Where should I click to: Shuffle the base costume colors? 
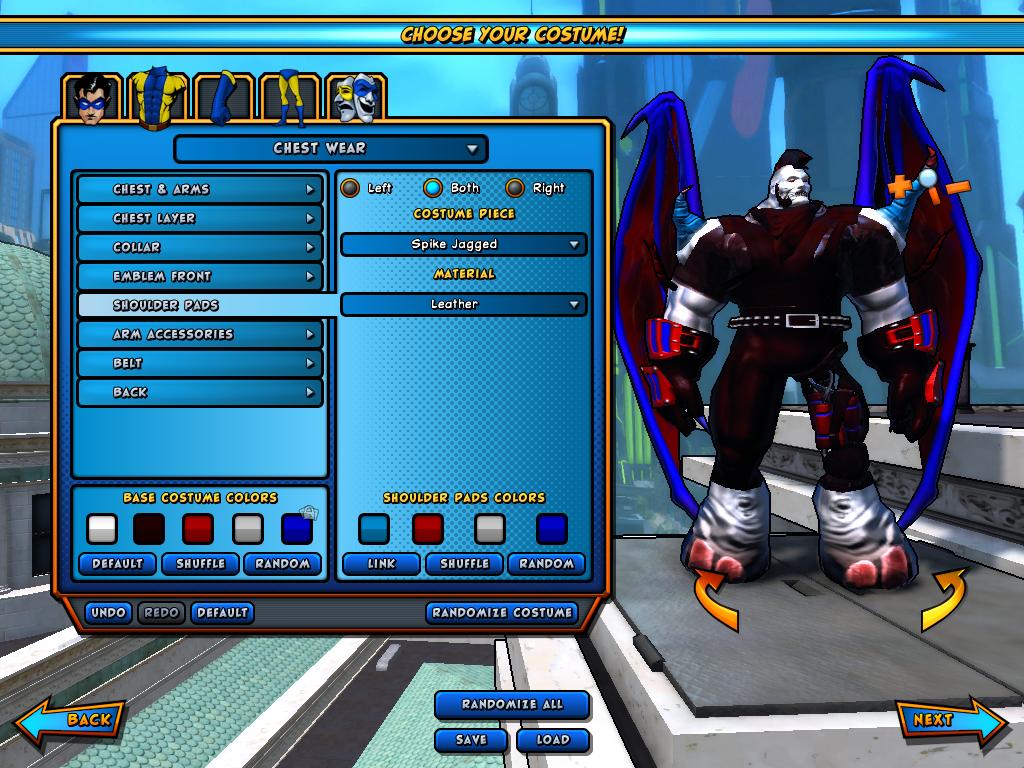click(200, 564)
